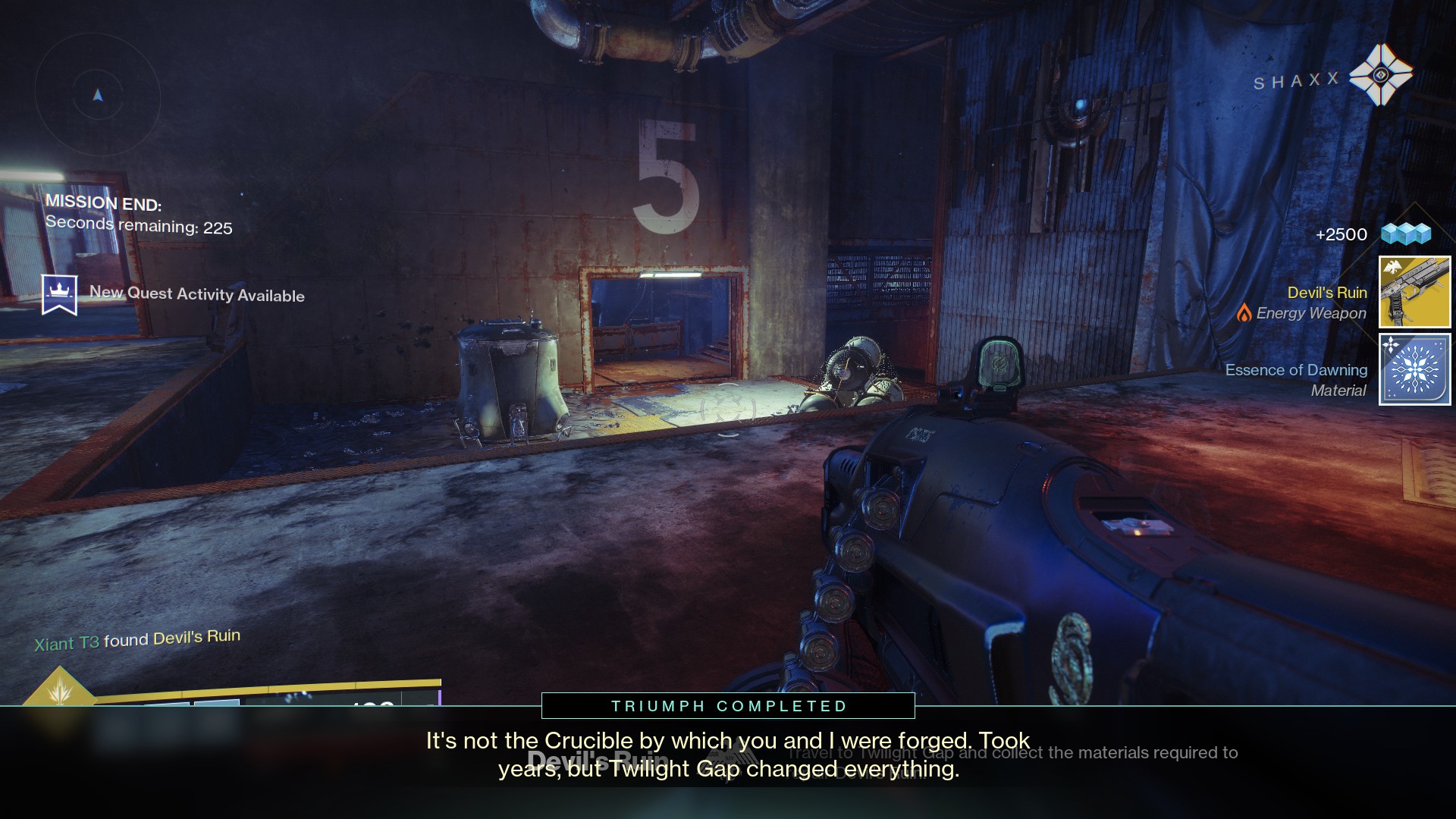
Task: Select the Devil's Ruin weapon loot icon
Action: click(x=1414, y=292)
